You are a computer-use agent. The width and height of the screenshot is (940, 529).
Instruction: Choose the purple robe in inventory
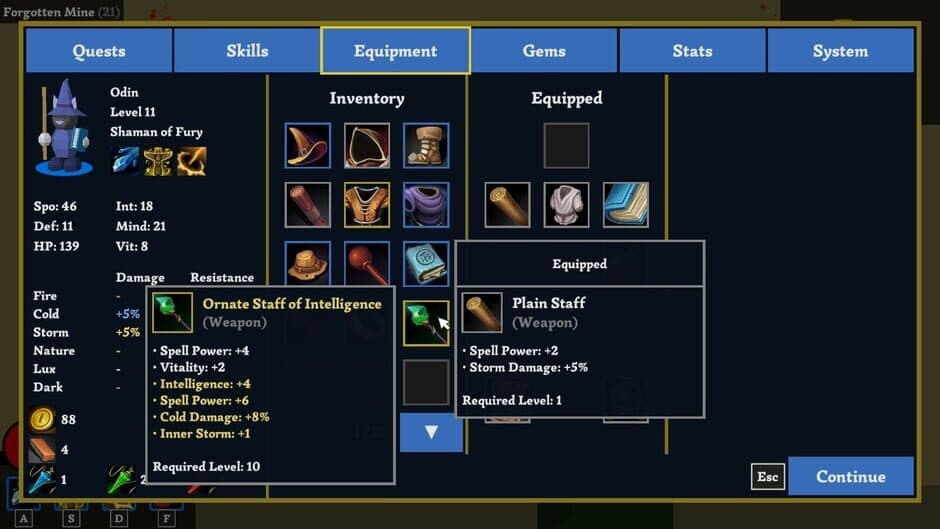click(x=426, y=204)
